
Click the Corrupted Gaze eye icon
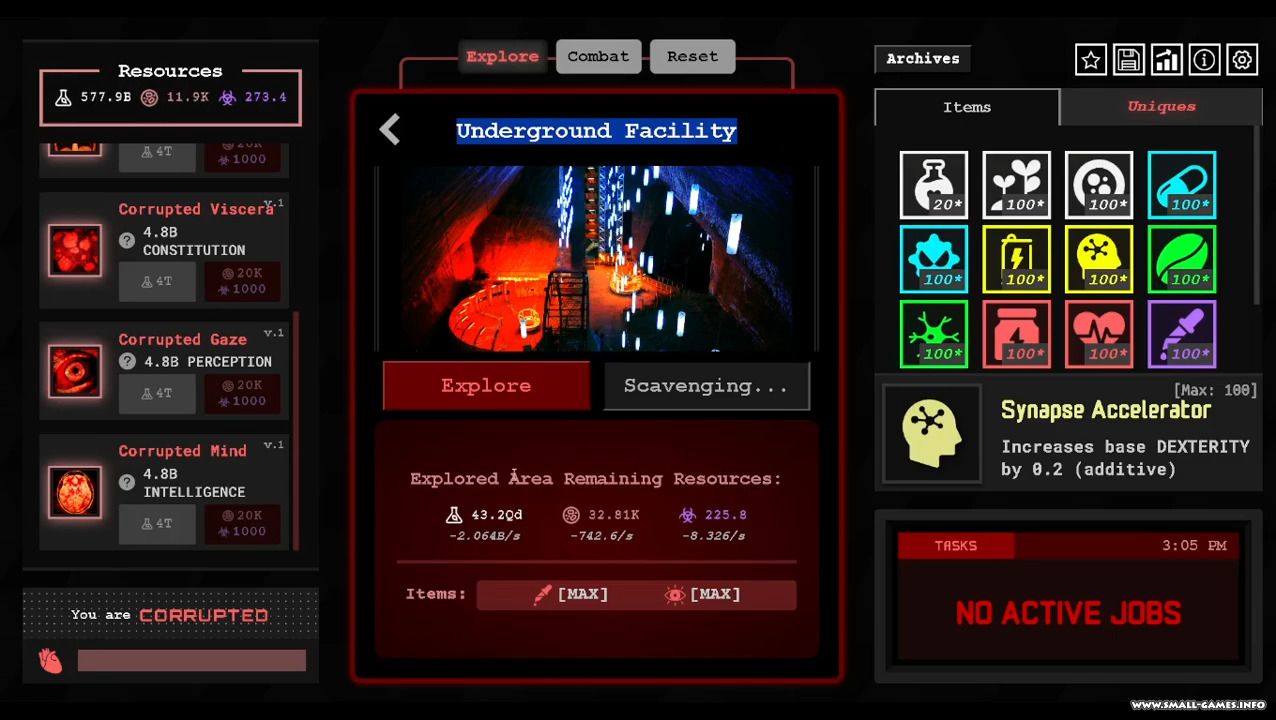75,371
